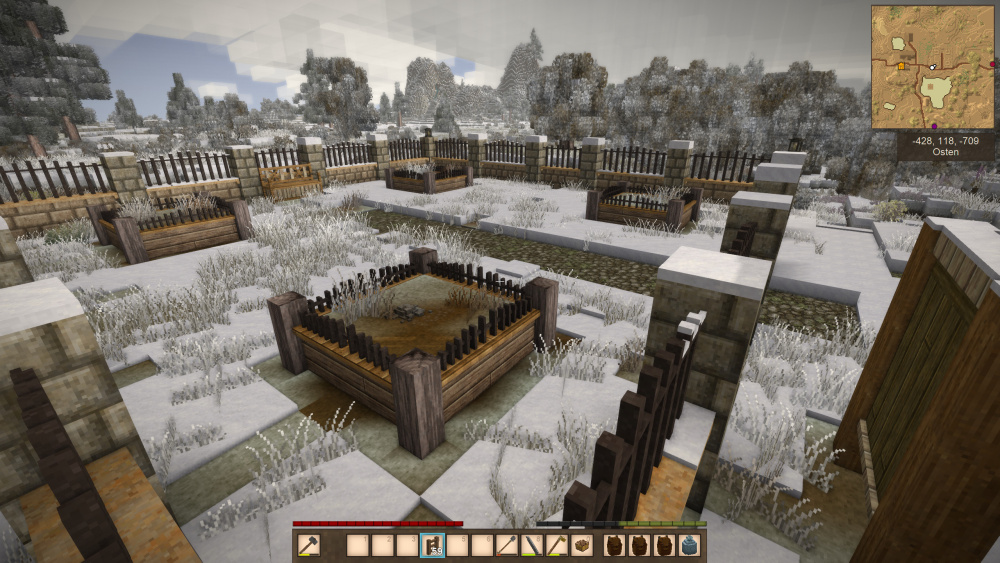Image resolution: width=1000 pixels, height=563 pixels.
Task: Equip the axe in hotbar slot 9
Action: [556, 546]
